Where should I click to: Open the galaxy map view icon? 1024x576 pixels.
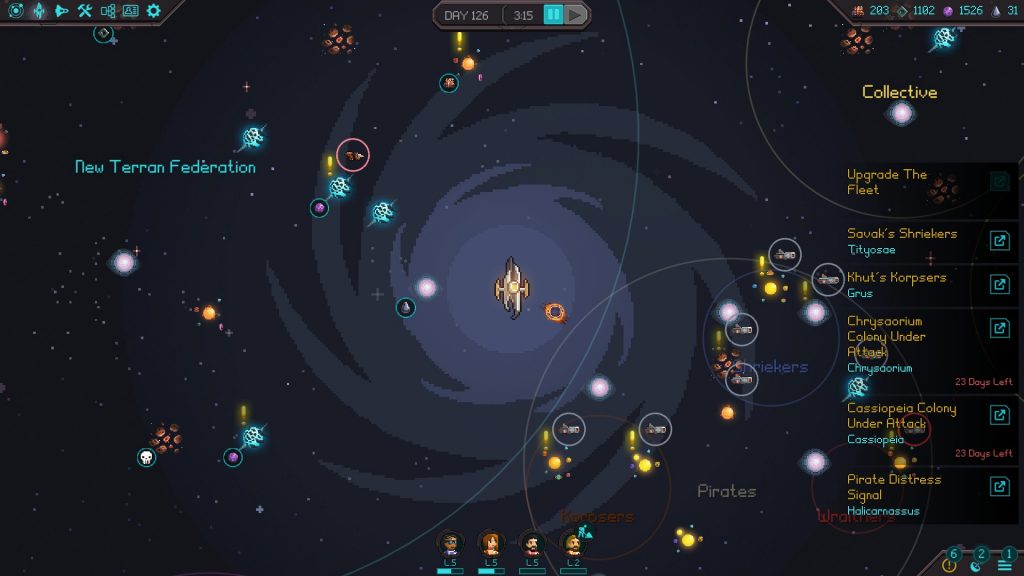click(x=16, y=11)
